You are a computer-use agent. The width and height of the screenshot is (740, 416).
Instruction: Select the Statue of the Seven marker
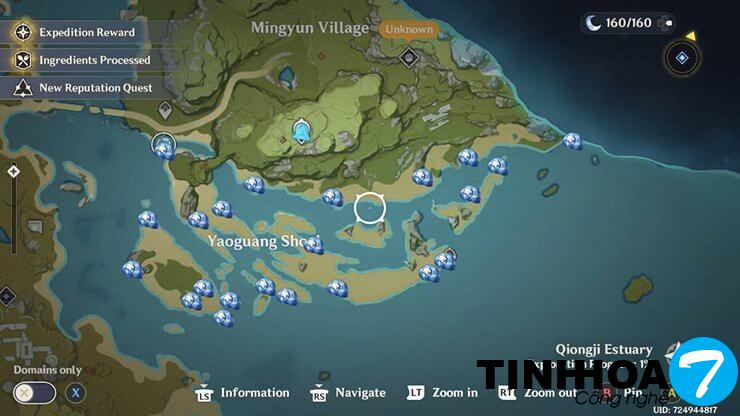click(301, 132)
